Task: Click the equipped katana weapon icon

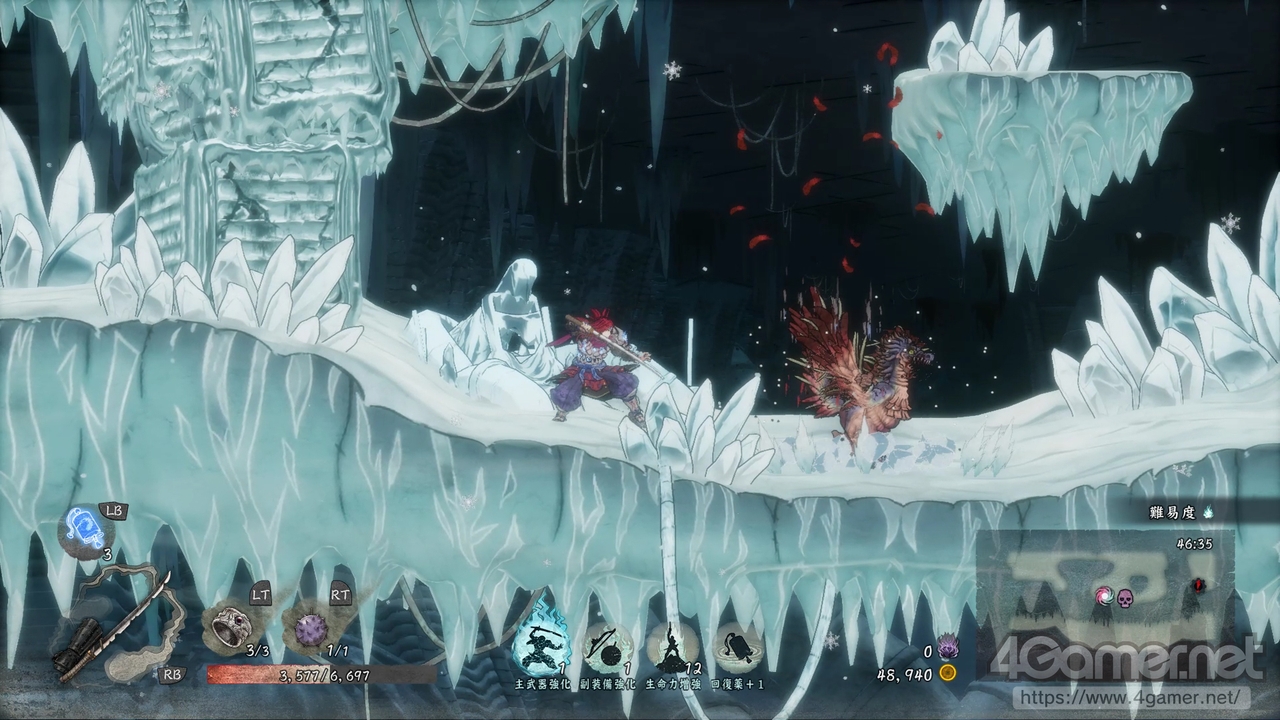Action: (120, 625)
